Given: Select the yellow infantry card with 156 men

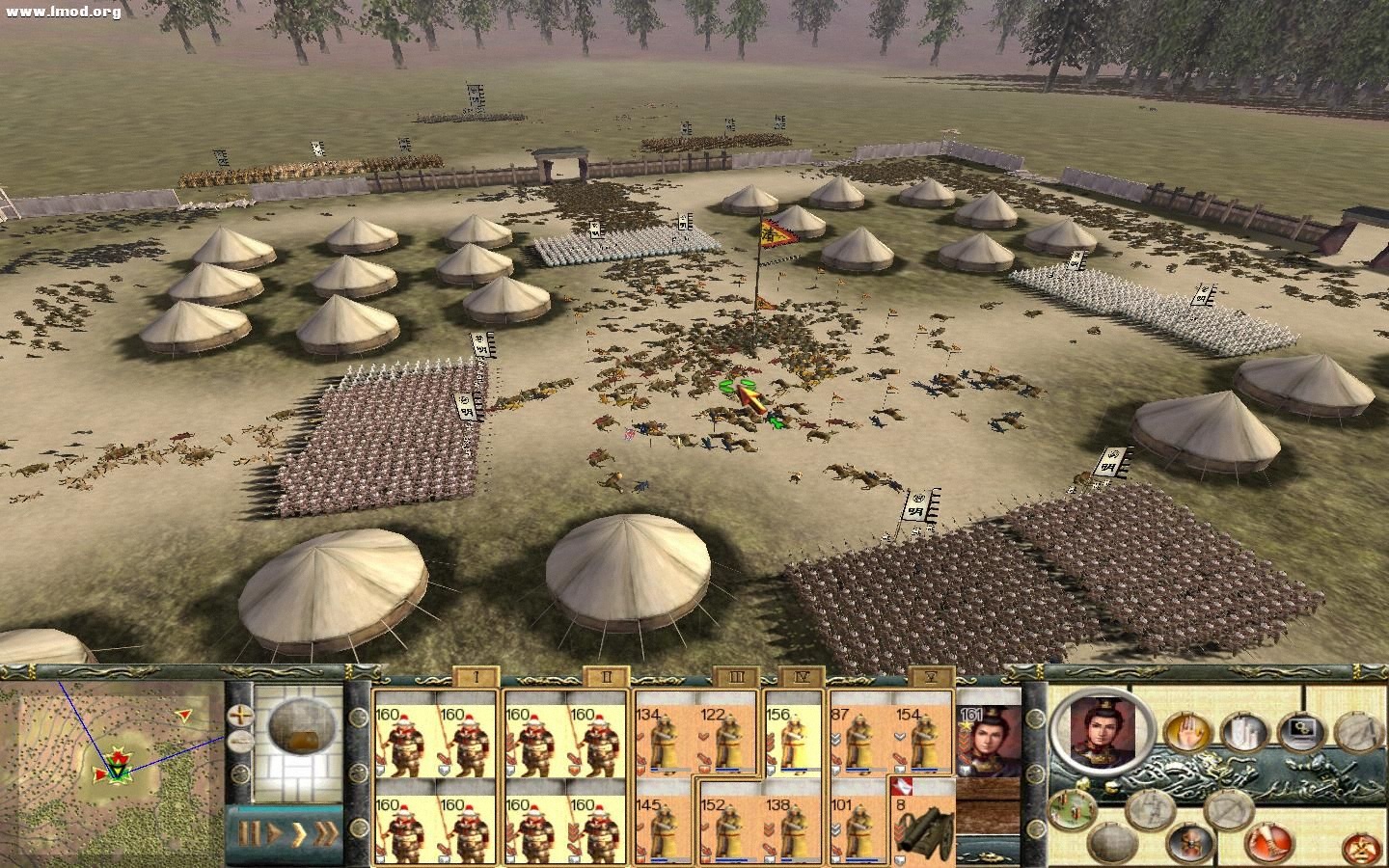Looking at the screenshot, I should point(794,740).
